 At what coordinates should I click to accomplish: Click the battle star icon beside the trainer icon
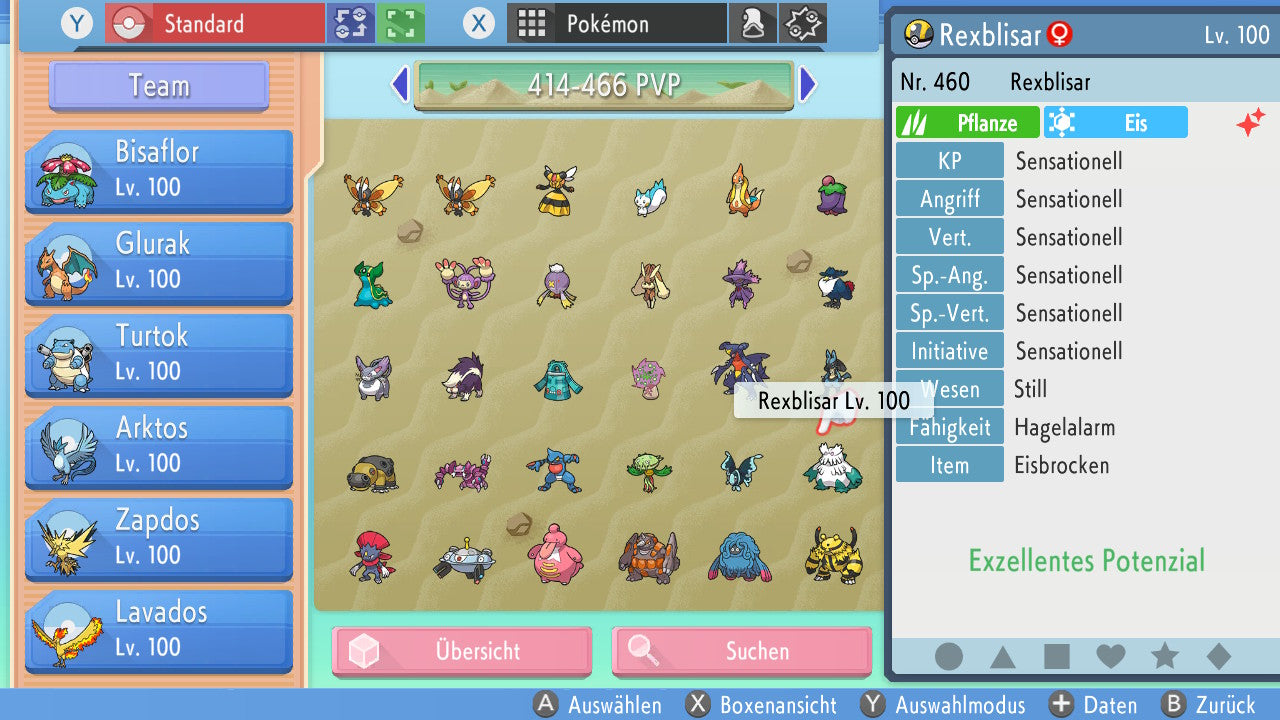pyautogui.click(x=801, y=22)
